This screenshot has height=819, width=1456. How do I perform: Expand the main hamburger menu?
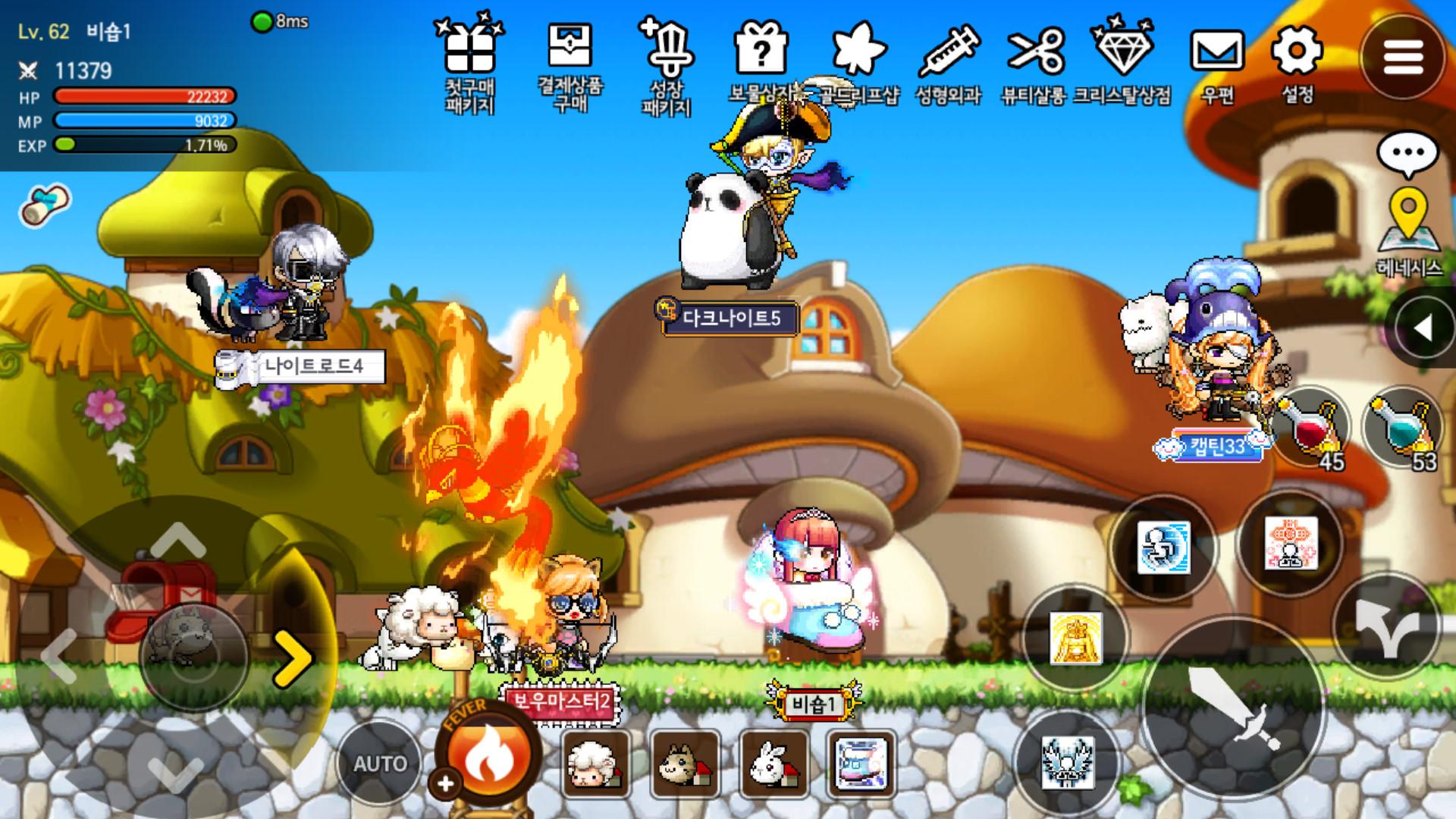1405,57
